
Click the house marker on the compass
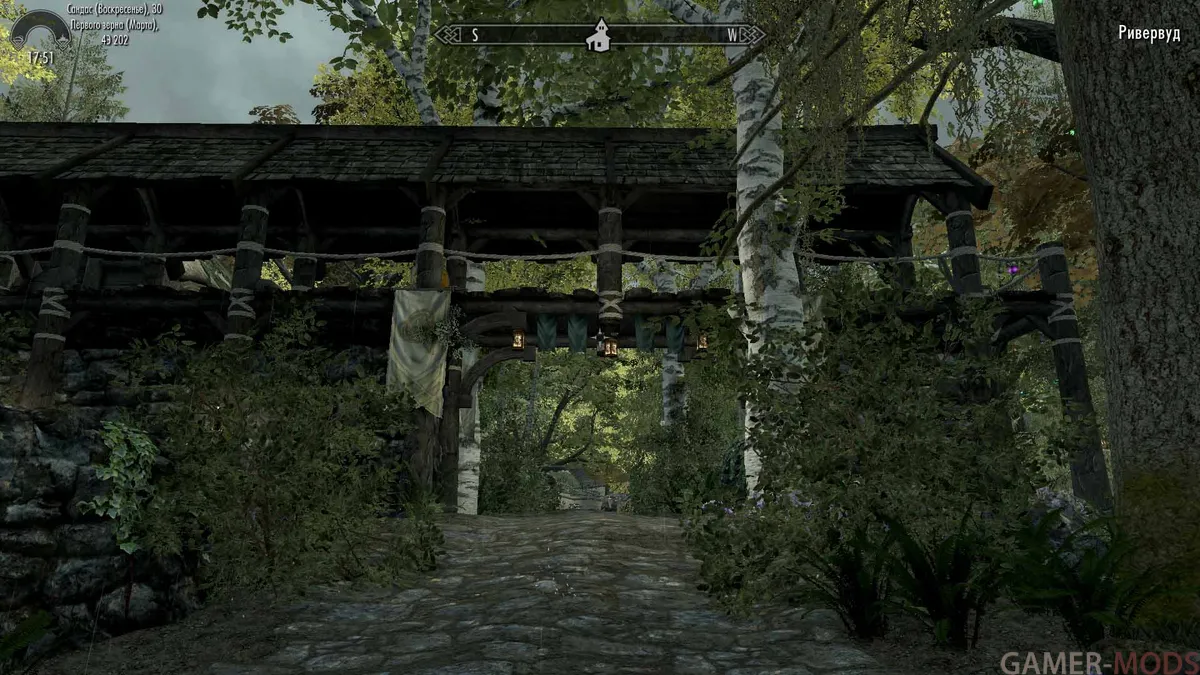tap(600, 36)
